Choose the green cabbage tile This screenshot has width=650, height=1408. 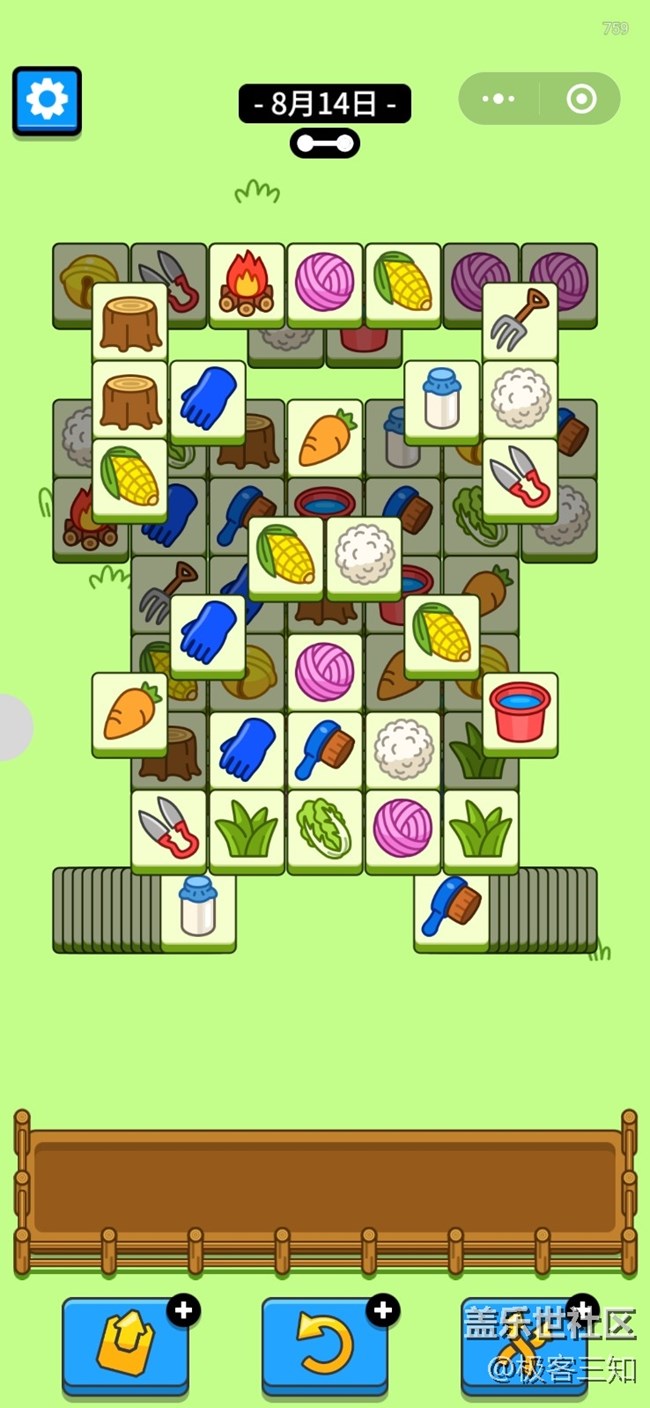click(325, 830)
